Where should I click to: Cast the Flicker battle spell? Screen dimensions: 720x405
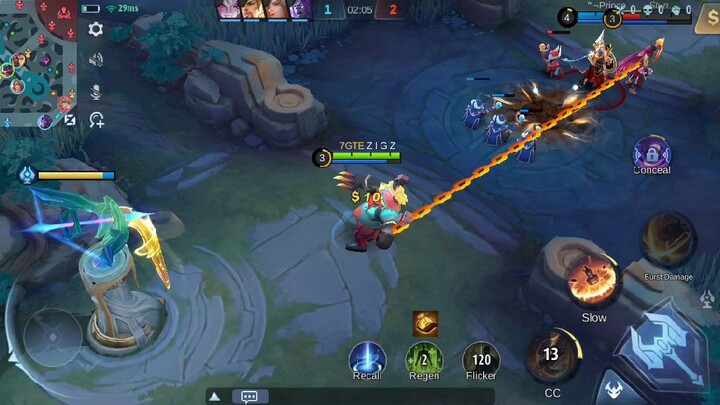click(481, 358)
